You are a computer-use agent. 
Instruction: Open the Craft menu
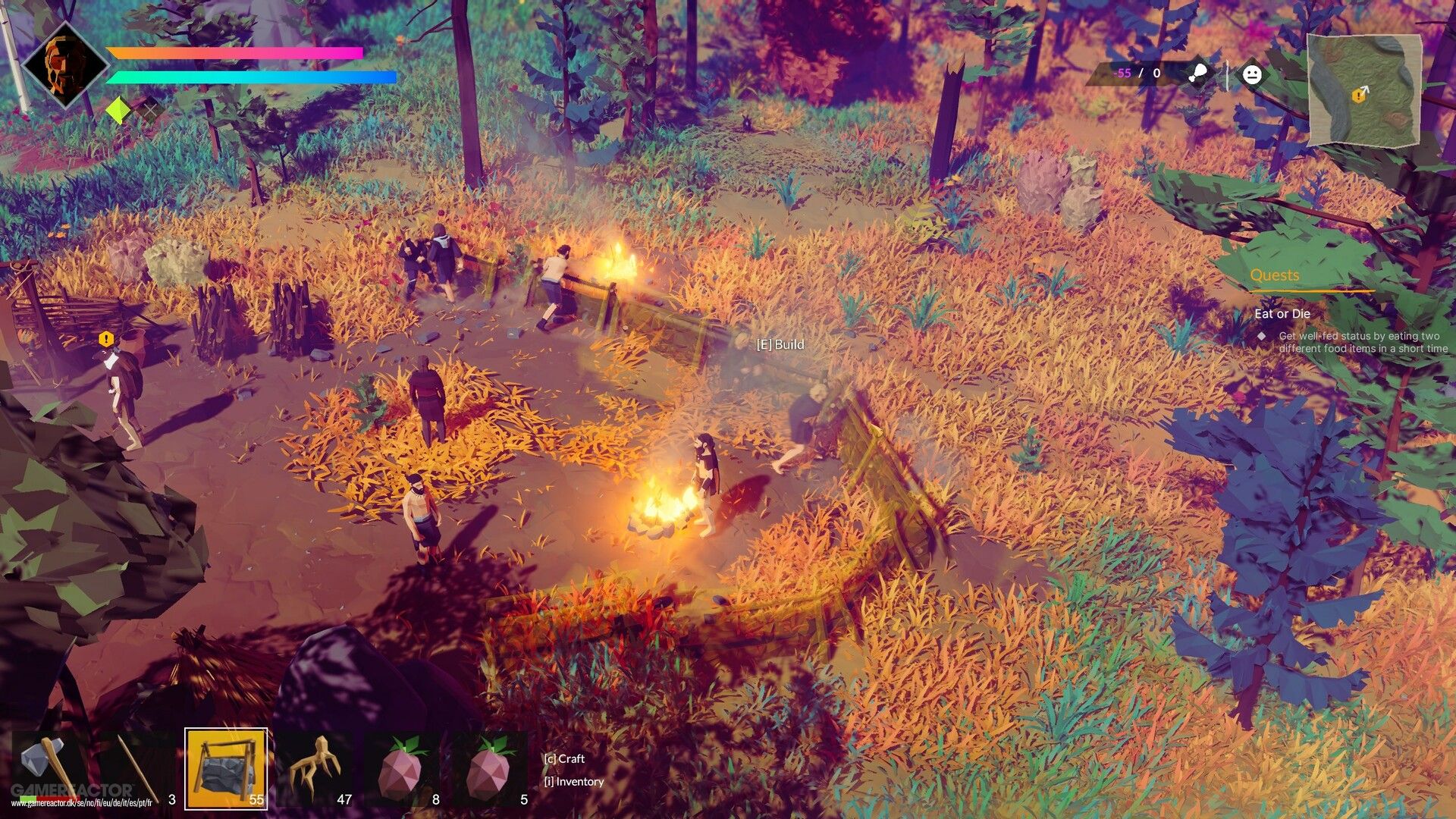point(566,758)
